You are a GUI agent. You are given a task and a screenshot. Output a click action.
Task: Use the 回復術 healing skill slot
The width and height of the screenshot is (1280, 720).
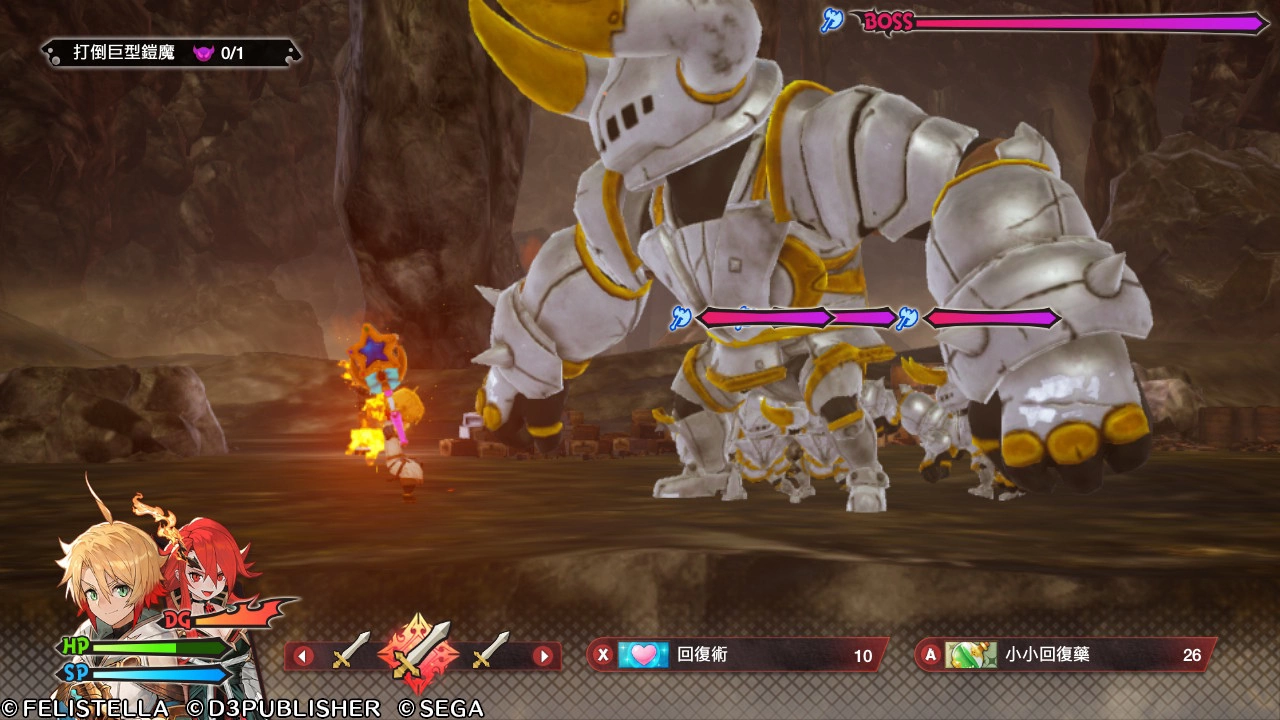(736, 655)
